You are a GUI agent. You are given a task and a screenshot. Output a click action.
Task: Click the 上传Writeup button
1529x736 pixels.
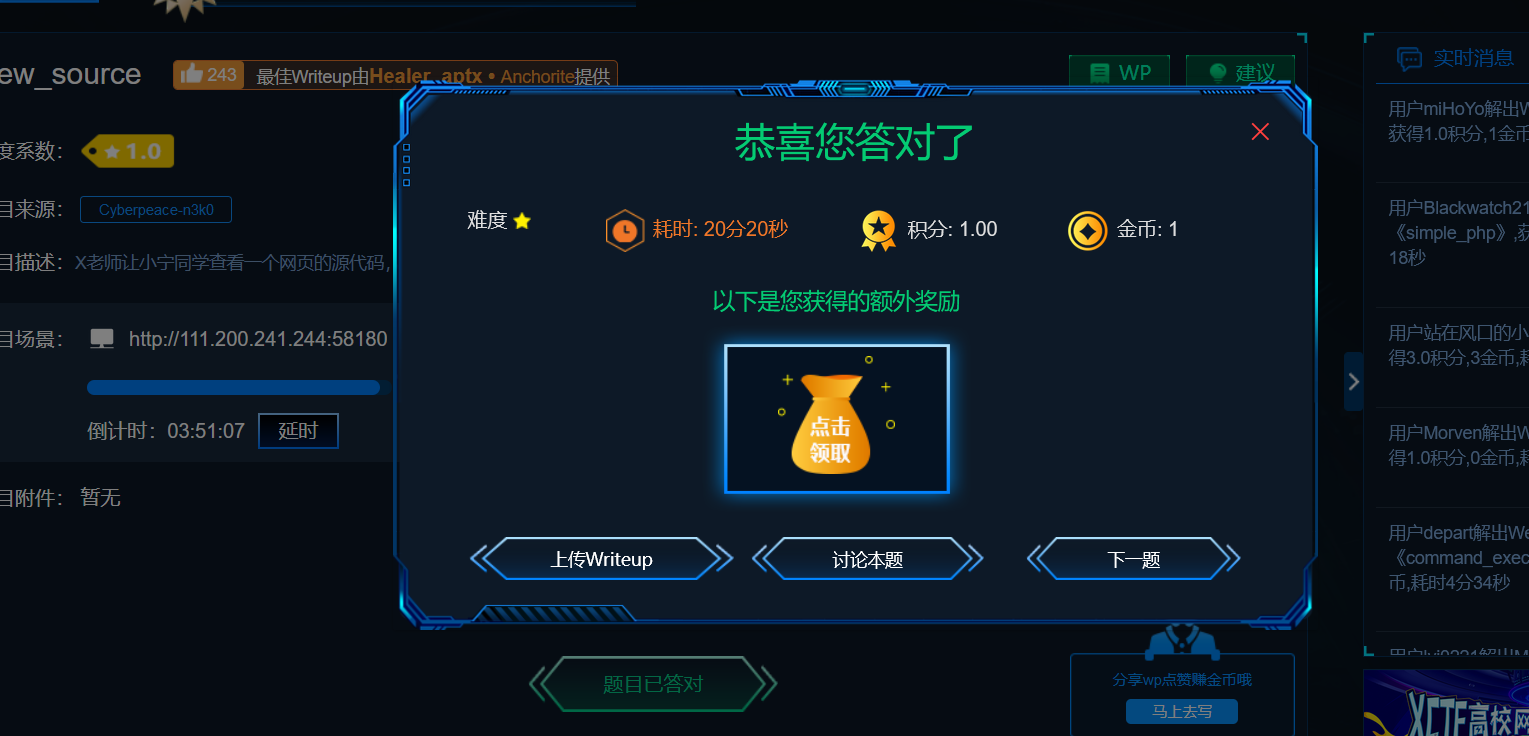tap(602, 559)
